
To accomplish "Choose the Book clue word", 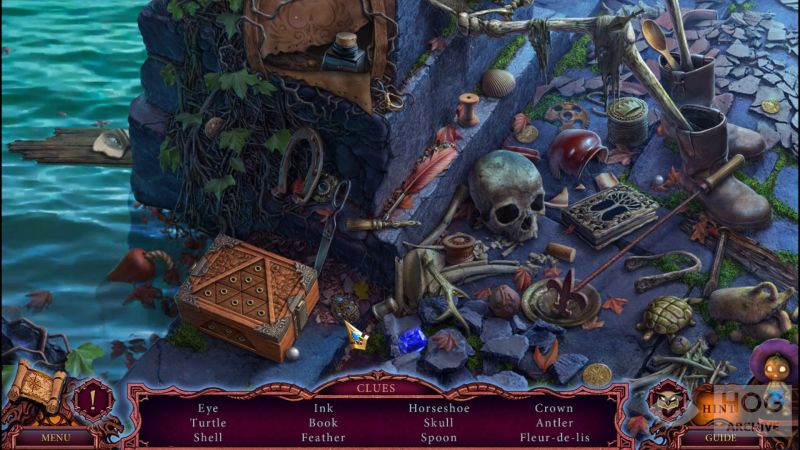I will coord(323,423).
